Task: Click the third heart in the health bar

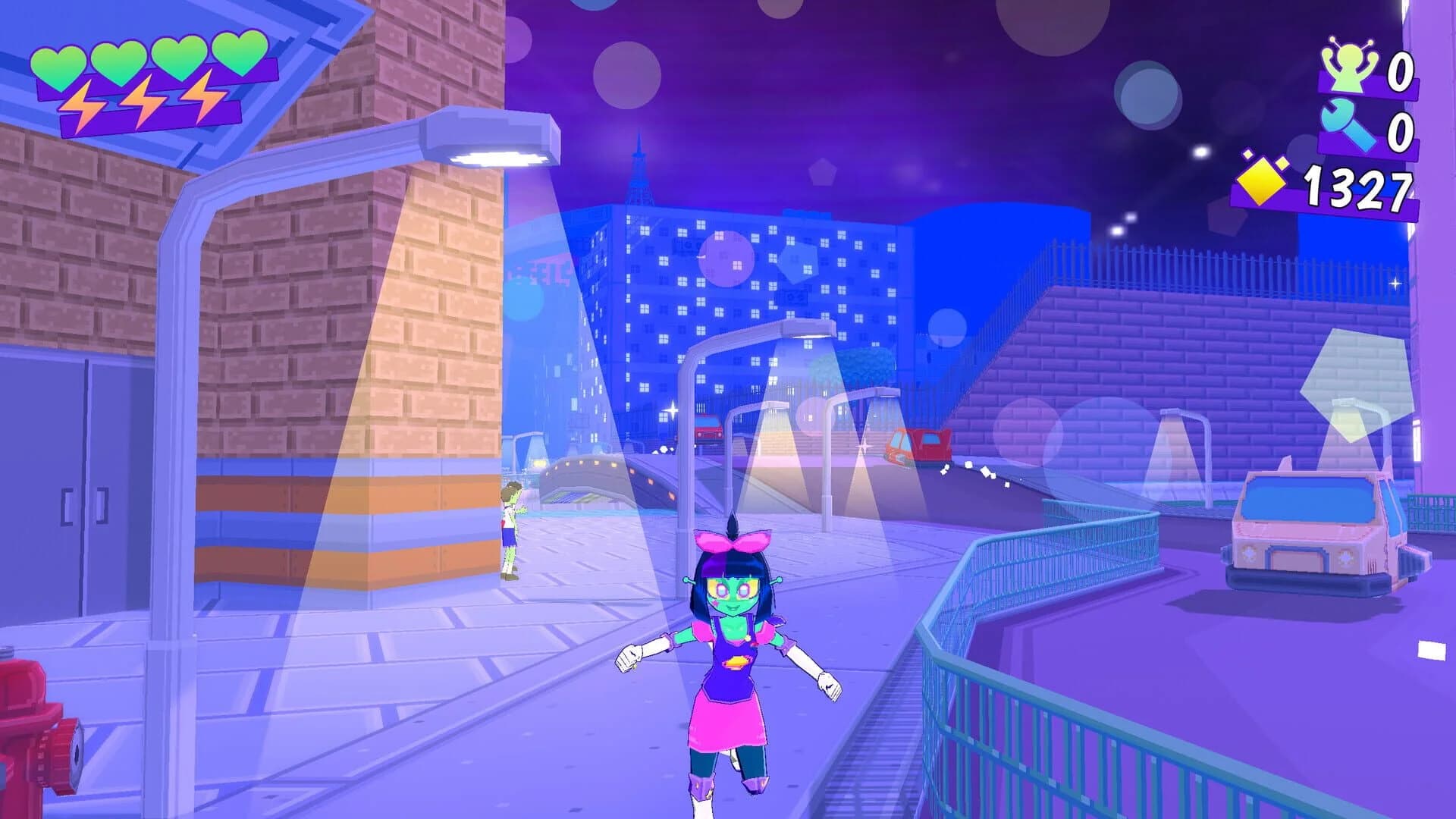Action: tap(178, 59)
